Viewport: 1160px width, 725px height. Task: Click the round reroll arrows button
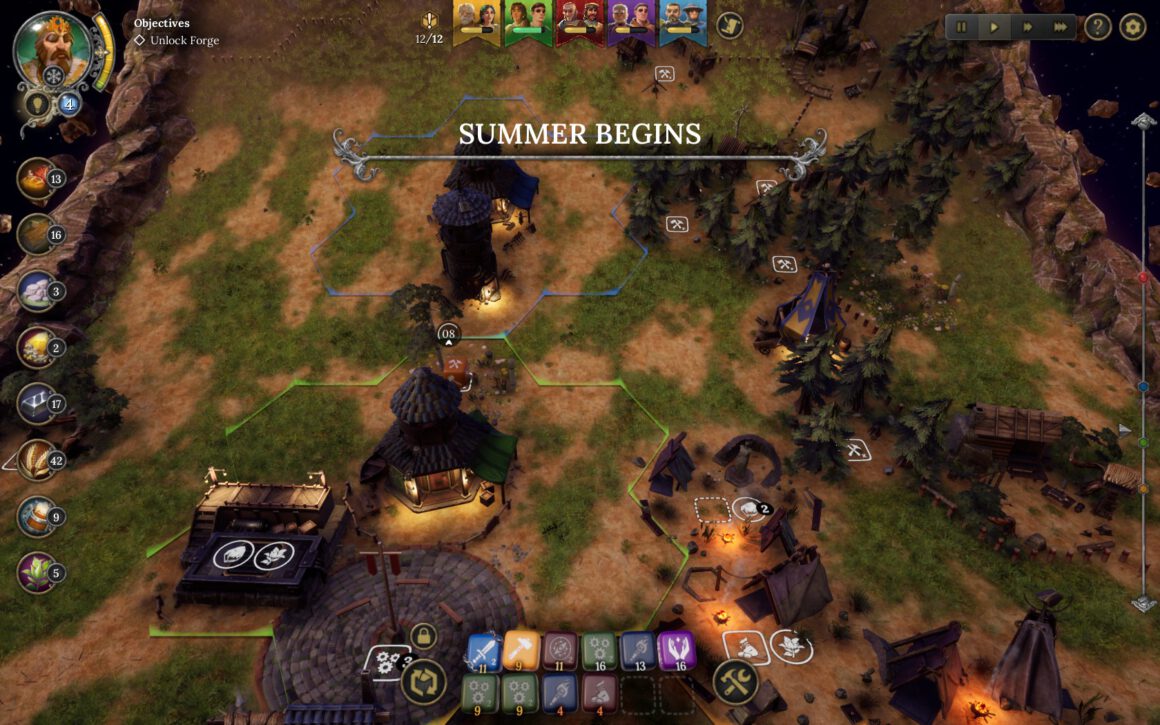pos(423,682)
